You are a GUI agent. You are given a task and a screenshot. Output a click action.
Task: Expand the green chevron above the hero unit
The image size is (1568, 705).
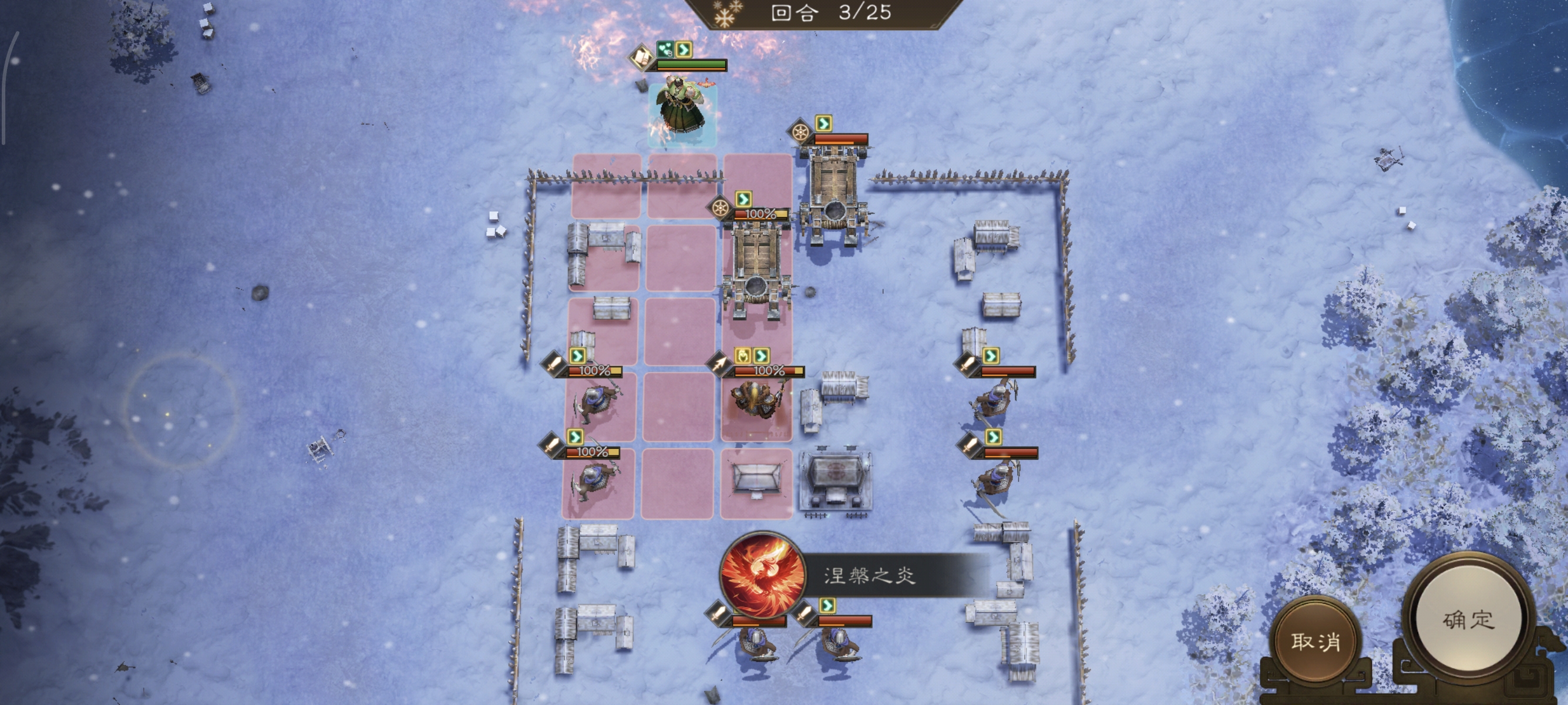684,49
